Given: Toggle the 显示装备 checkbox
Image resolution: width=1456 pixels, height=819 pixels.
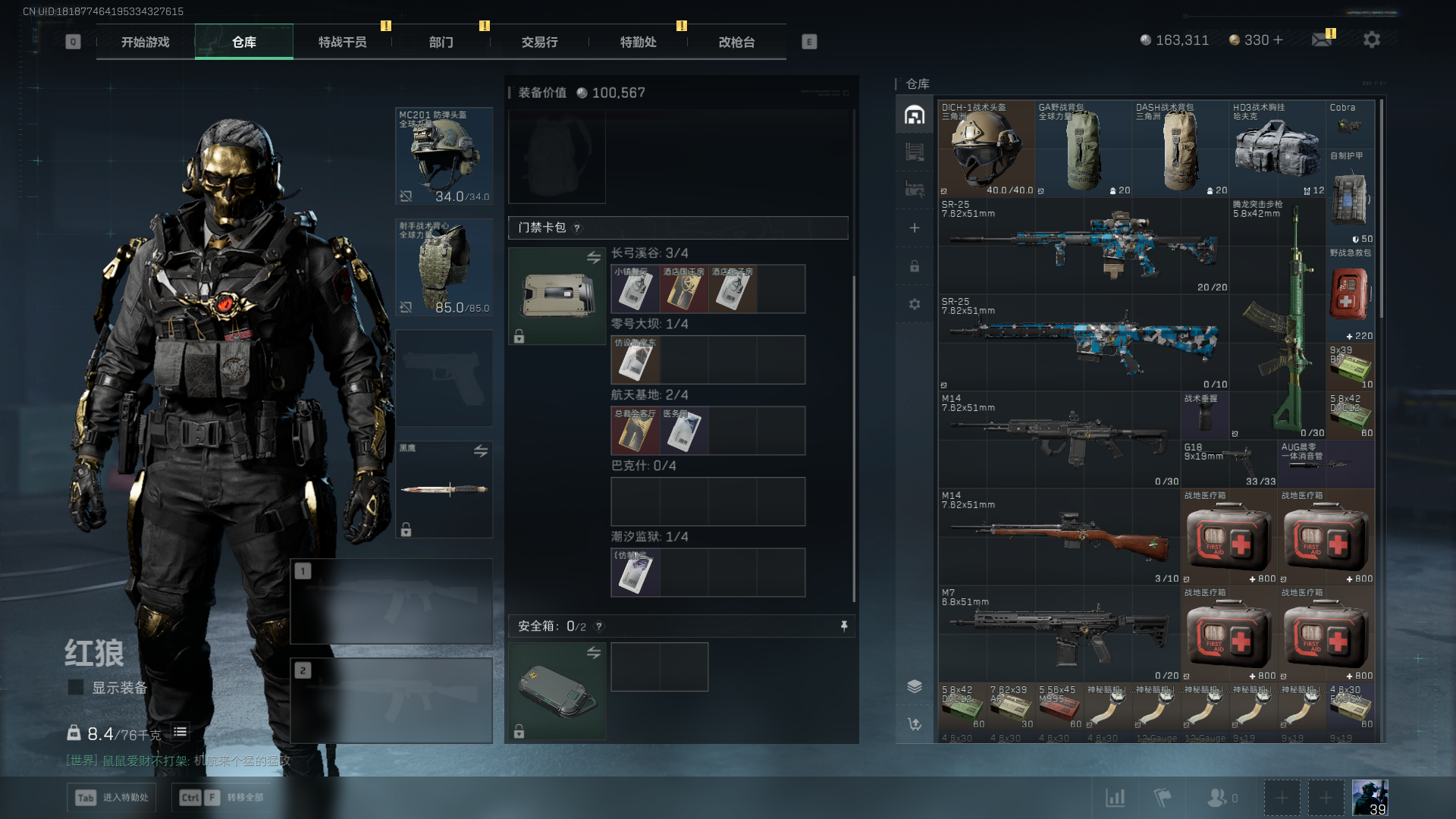Looking at the screenshot, I should [76, 688].
